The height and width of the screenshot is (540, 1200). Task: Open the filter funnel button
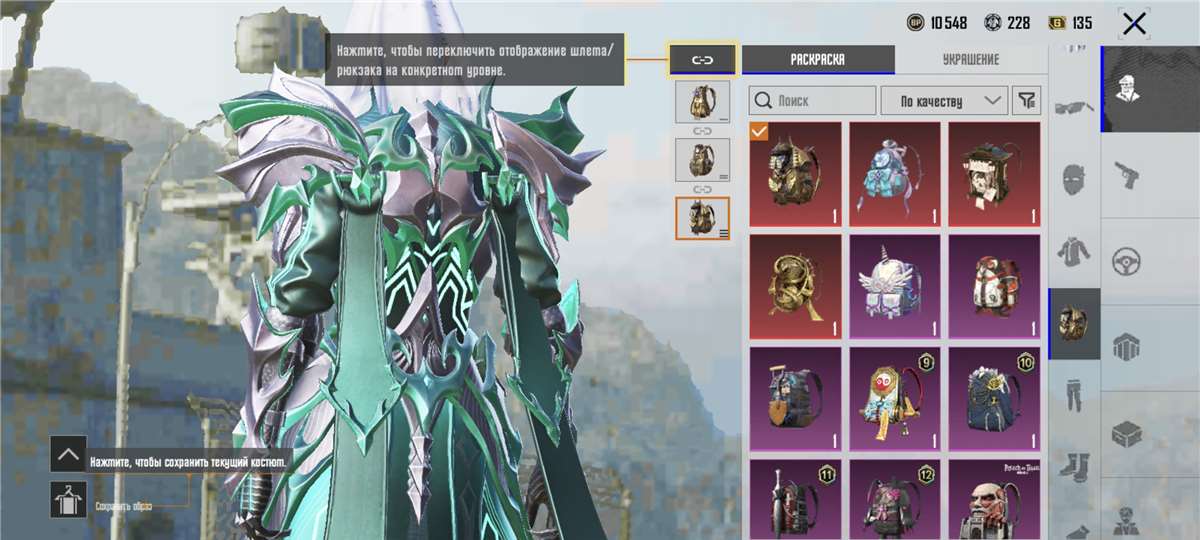point(1026,100)
